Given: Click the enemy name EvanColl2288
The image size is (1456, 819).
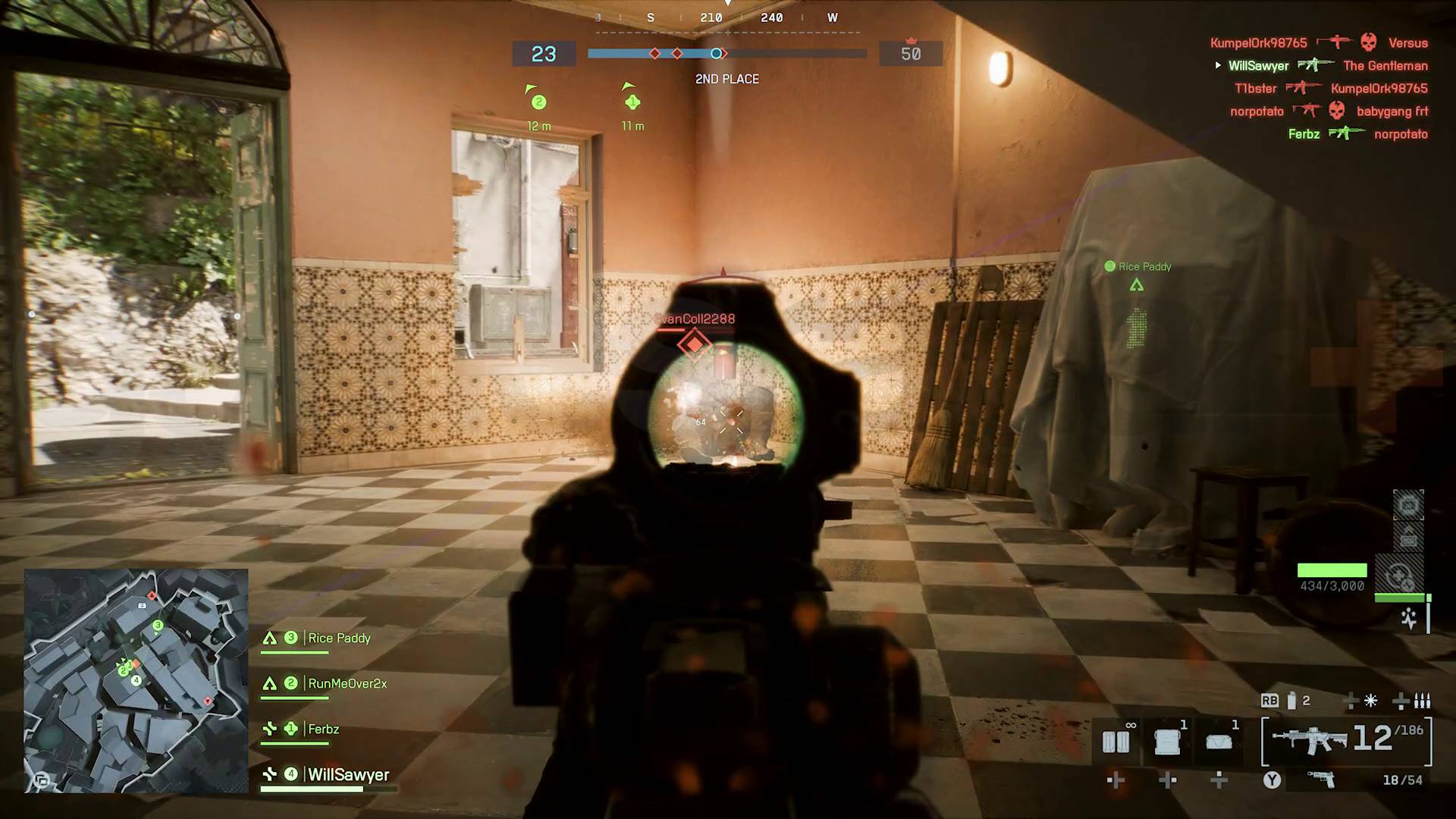Looking at the screenshot, I should [x=693, y=319].
